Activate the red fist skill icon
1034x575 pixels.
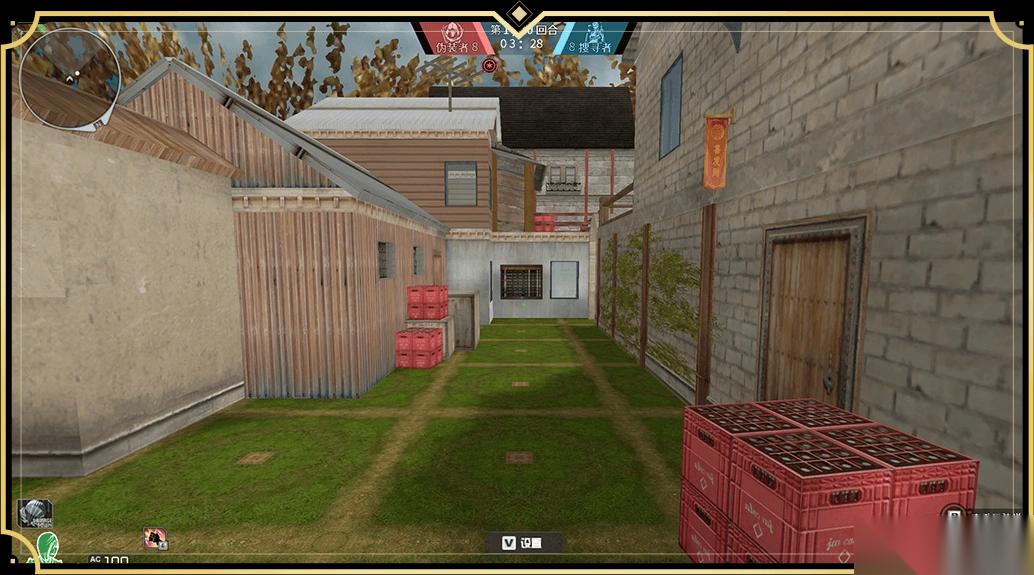155,538
